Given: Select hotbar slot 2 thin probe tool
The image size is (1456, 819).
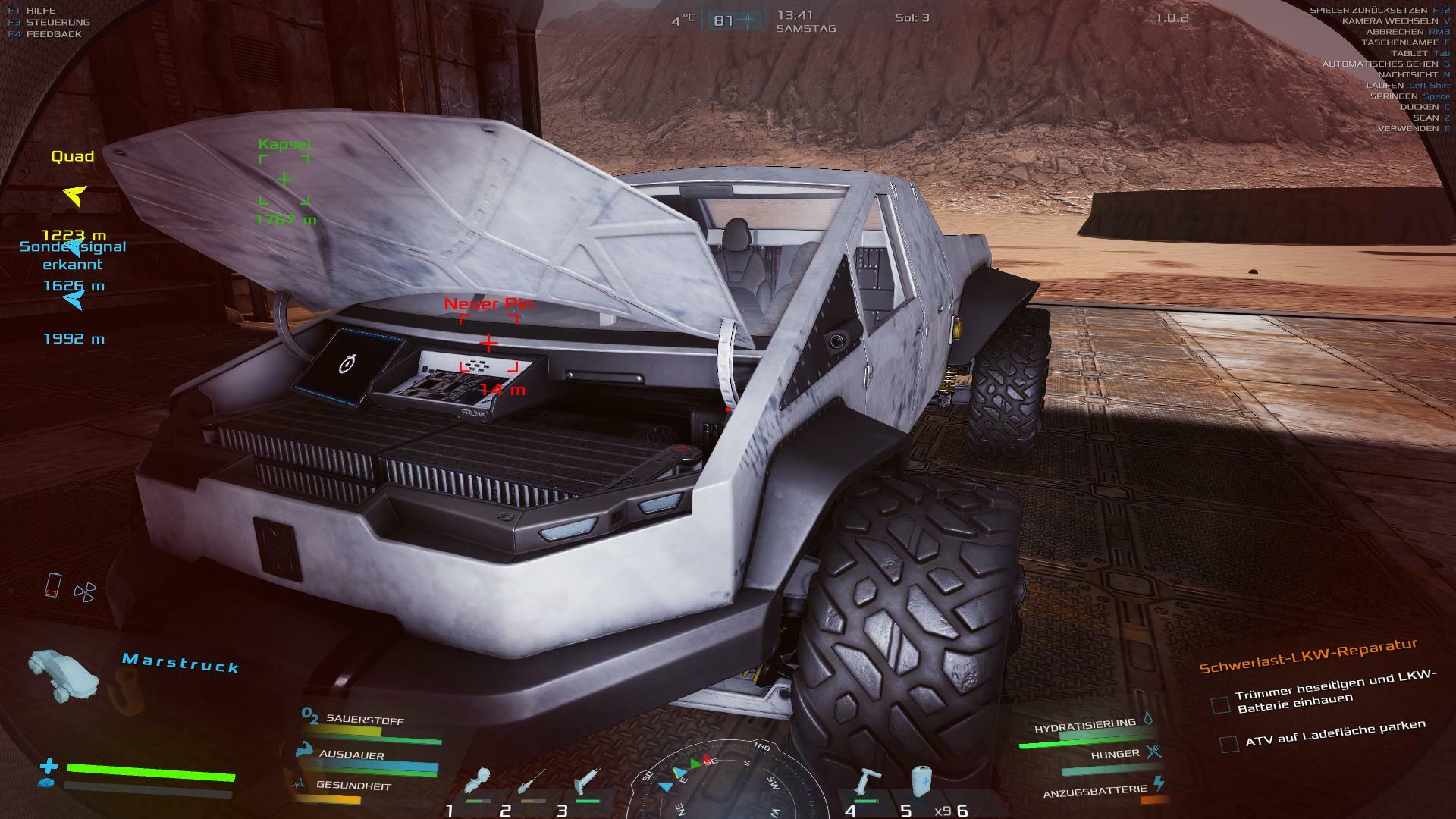Looking at the screenshot, I should pos(531,783).
